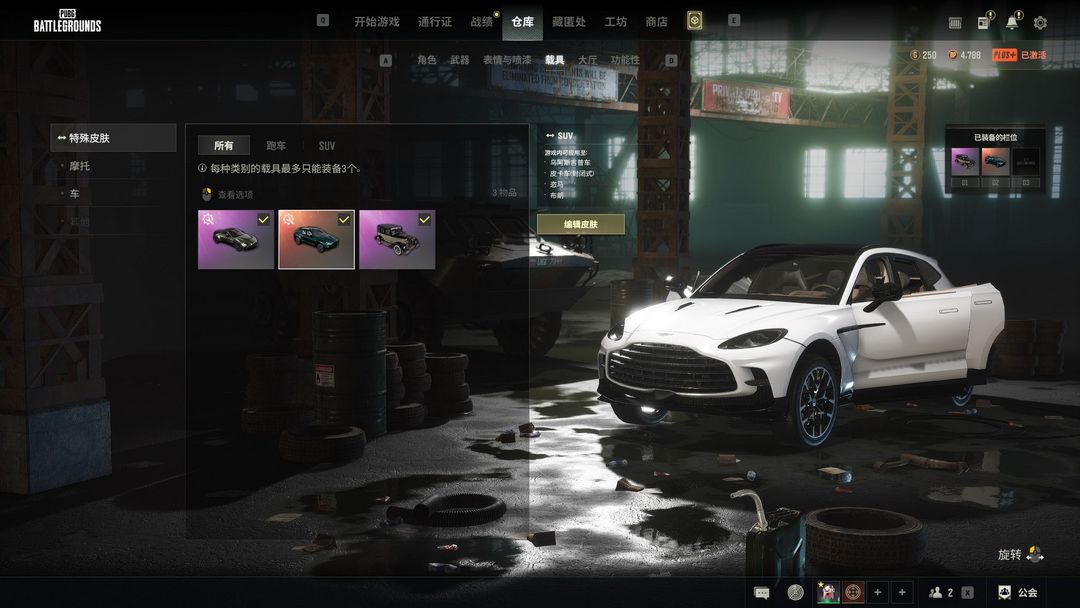
Task: Open the chat bubble icon
Action: click(x=762, y=592)
